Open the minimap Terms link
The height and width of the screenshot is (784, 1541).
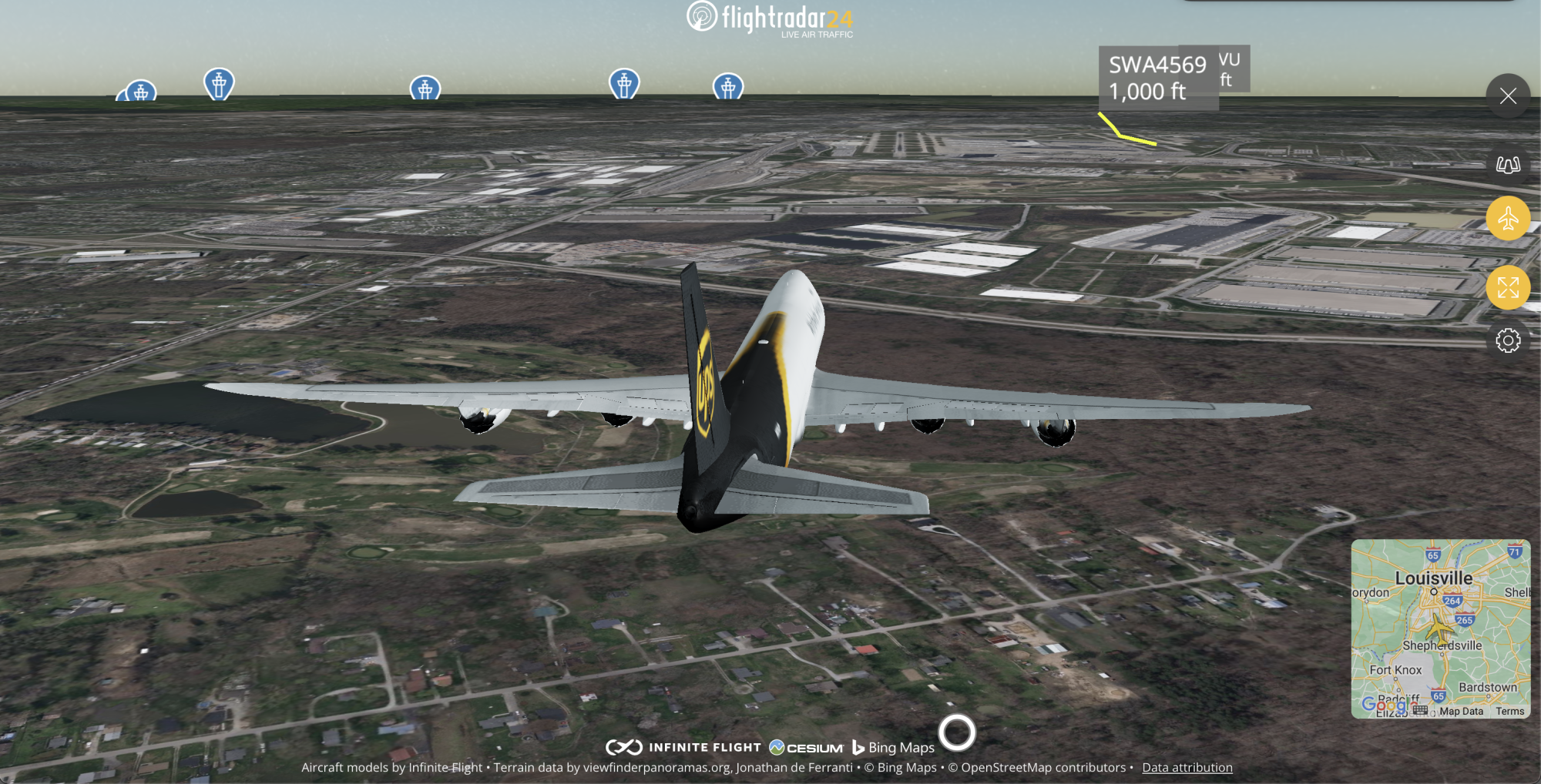point(1509,711)
